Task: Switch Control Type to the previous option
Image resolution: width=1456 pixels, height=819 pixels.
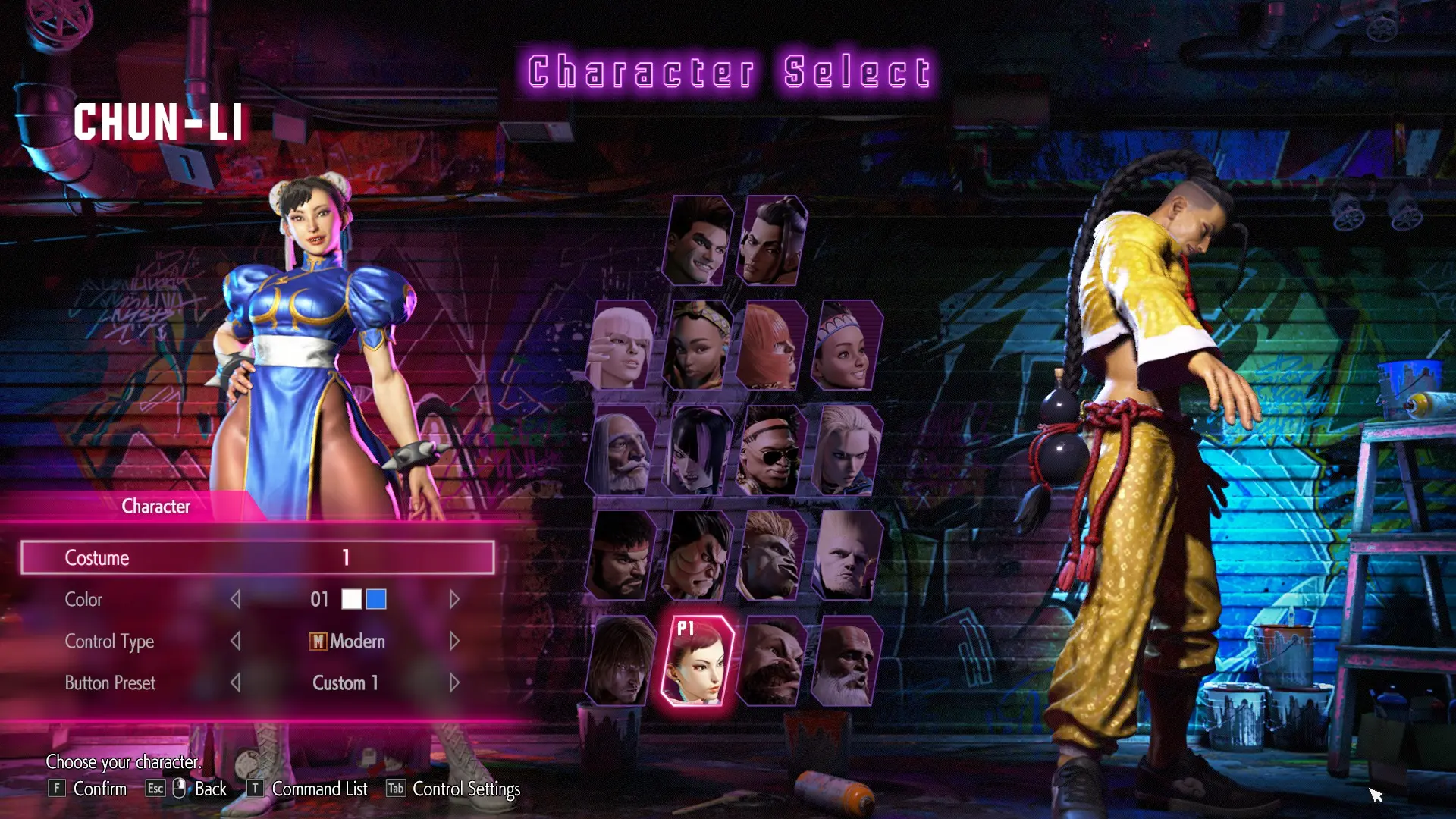Action: tap(236, 642)
